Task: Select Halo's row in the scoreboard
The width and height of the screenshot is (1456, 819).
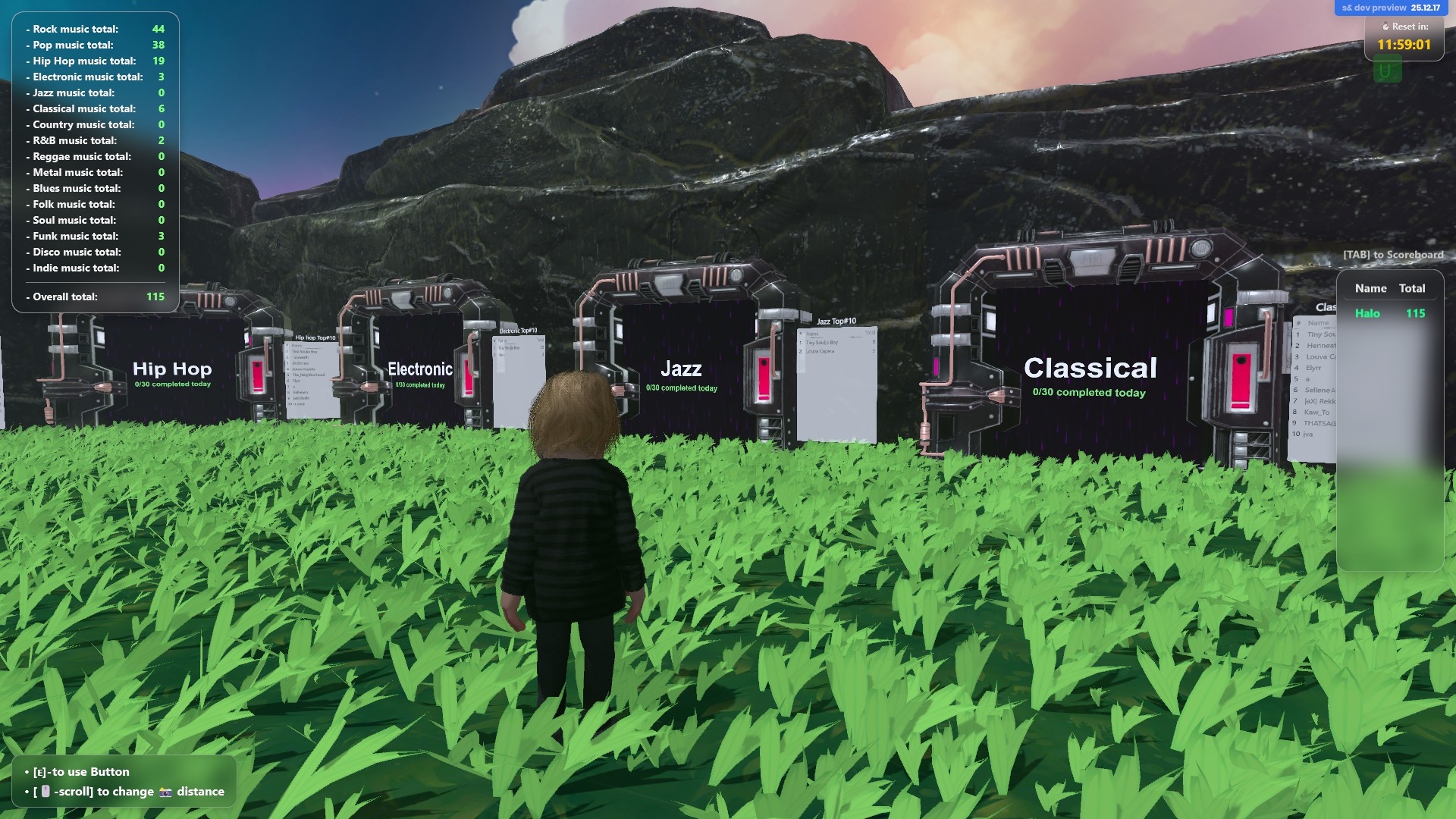Action: [1389, 313]
